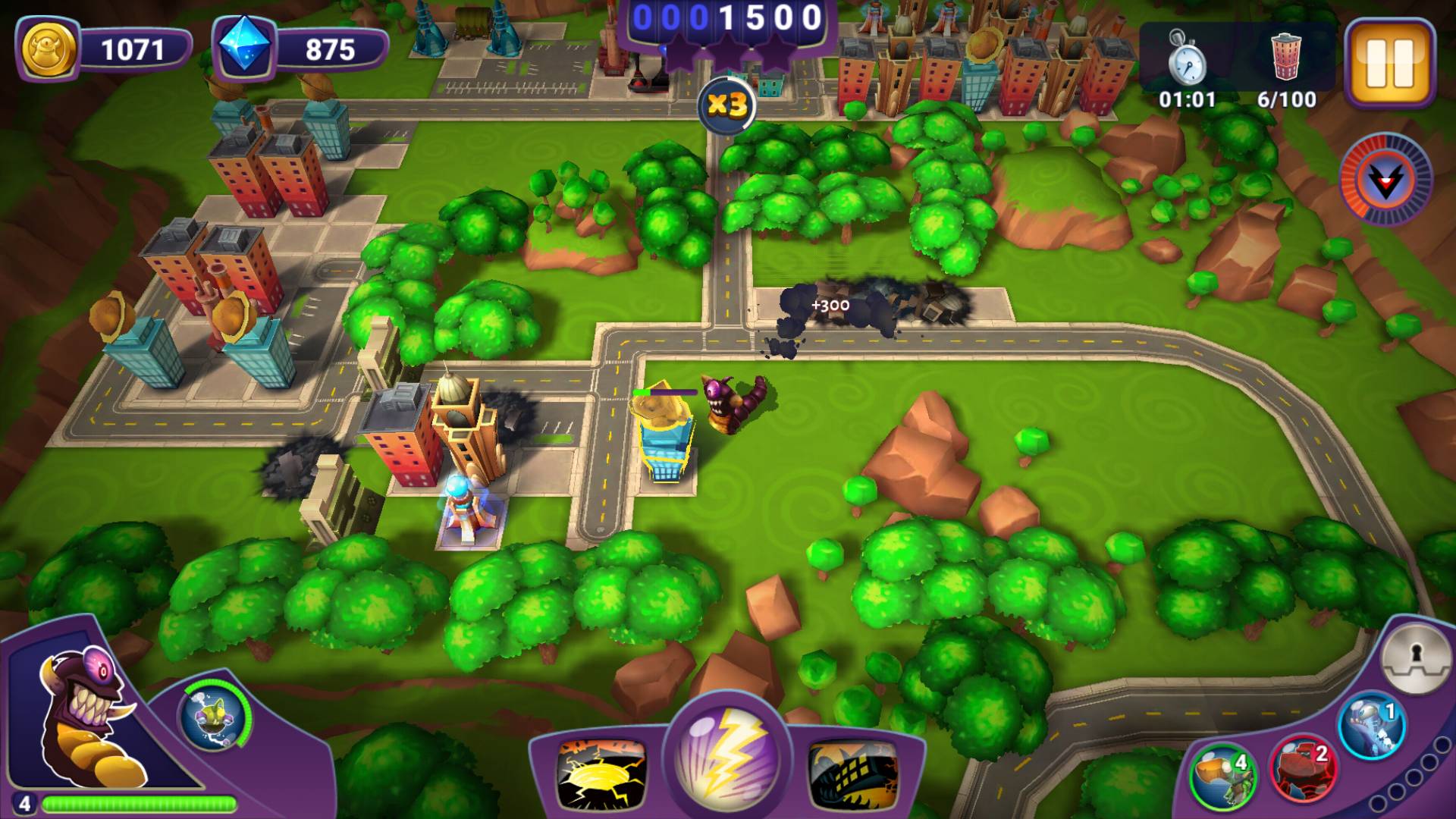Trigger the black skyscraper smash ability
Image resolution: width=1456 pixels, height=819 pixels.
coord(852,773)
